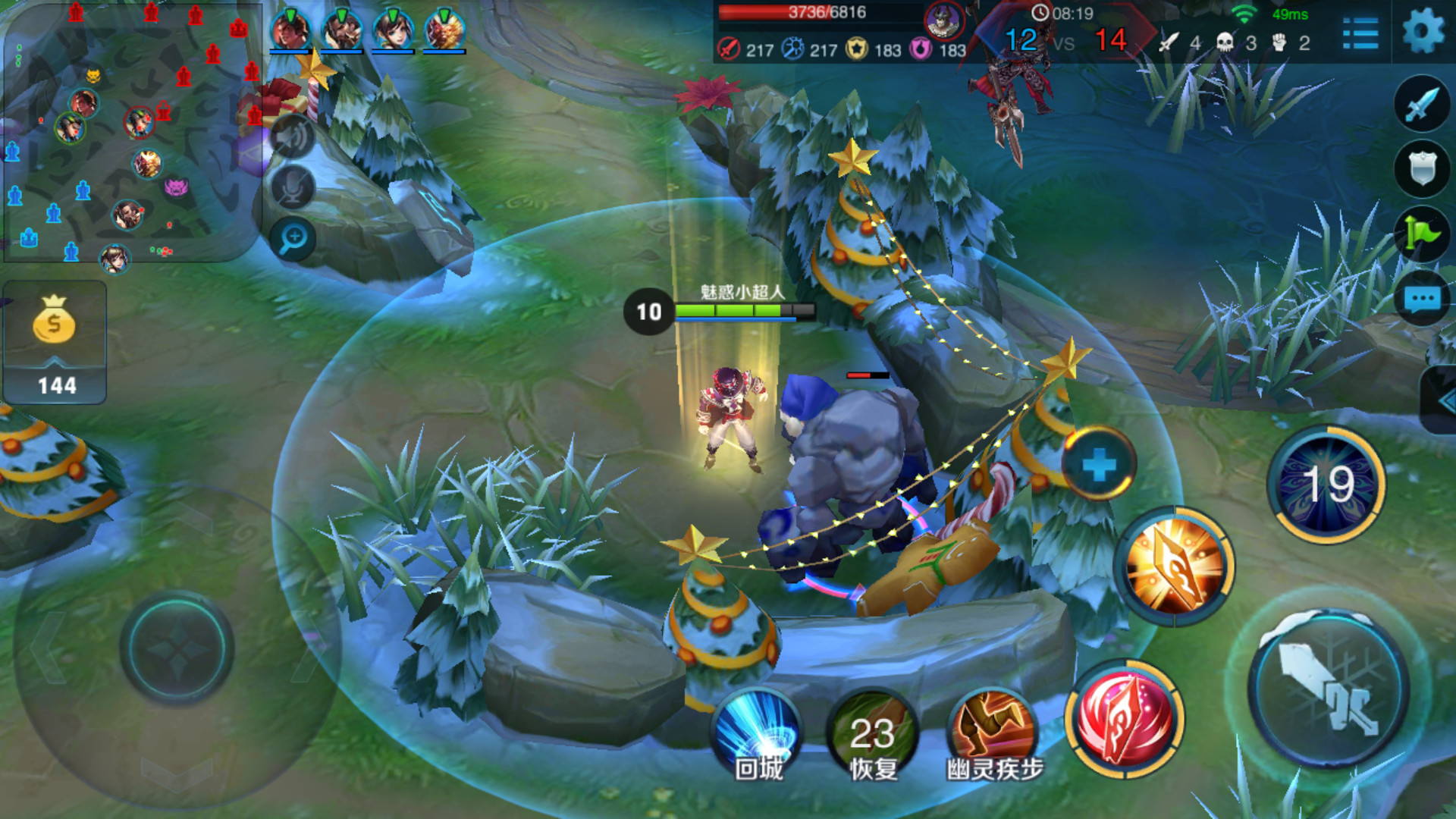Tap the magnifier zoom button
Viewport: 1456px width, 819px height.
(293, 239)
